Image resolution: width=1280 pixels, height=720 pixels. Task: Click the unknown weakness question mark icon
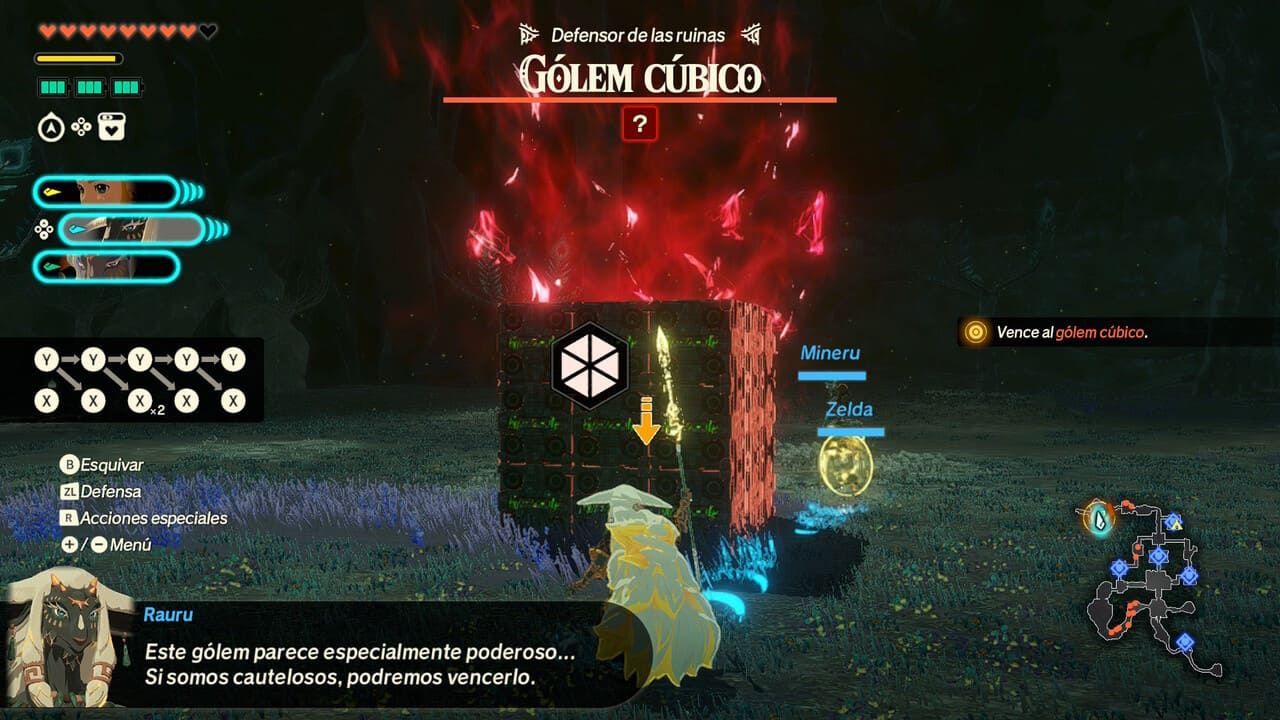[640, 125]
